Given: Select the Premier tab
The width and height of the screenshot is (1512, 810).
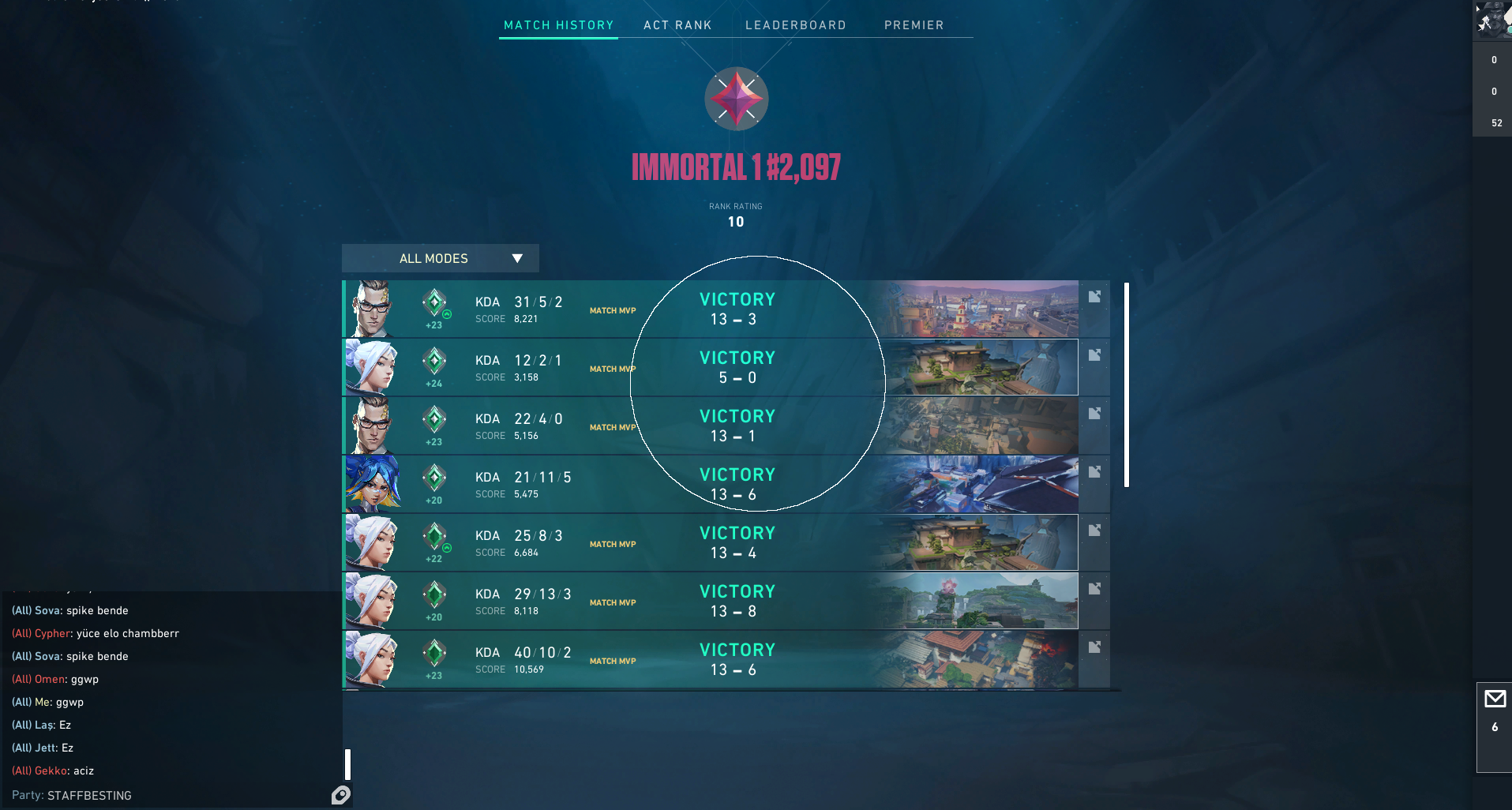Looking at the screenshot, I should 914,25.
